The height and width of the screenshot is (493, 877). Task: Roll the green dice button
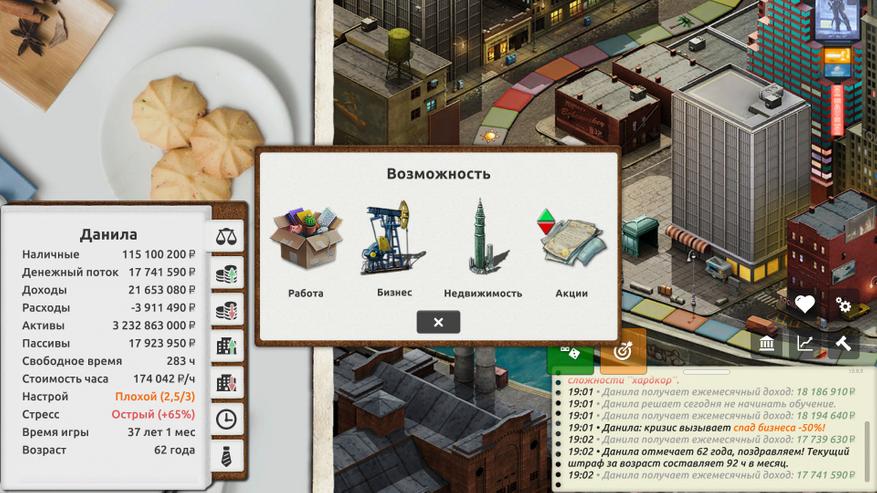point(570,353)
